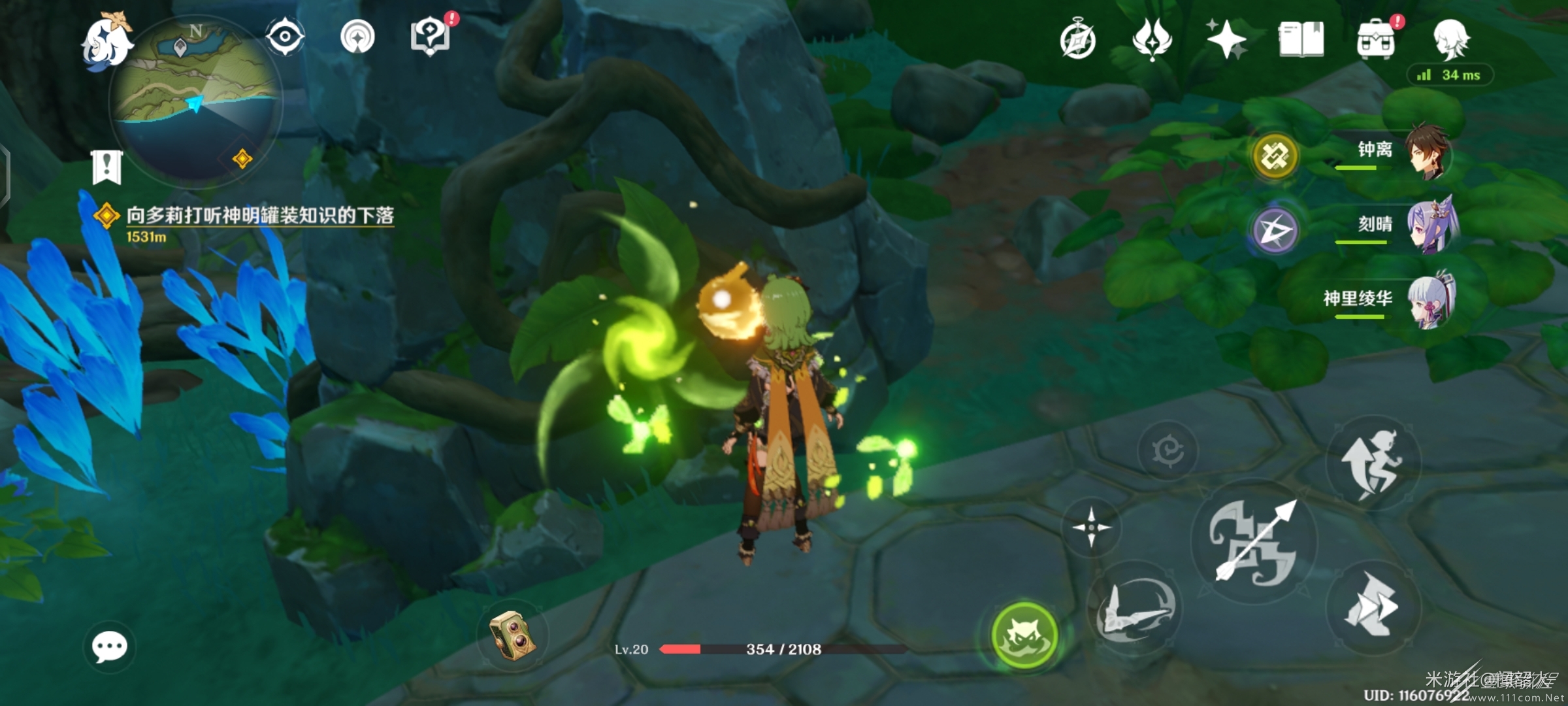Open the Paimon menu
This screenshot has height=706, width=1568.
pos(106,42)
